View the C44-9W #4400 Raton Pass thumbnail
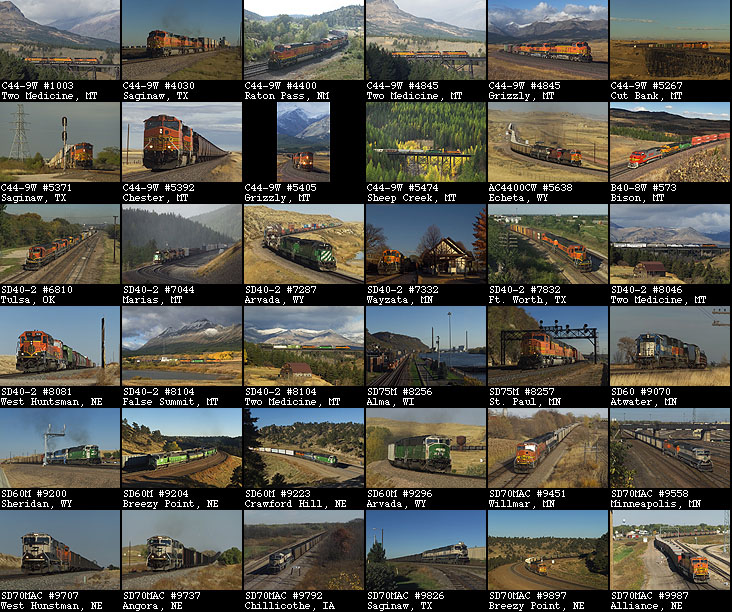This screenshot has width=732, height=612. (303, 40)
